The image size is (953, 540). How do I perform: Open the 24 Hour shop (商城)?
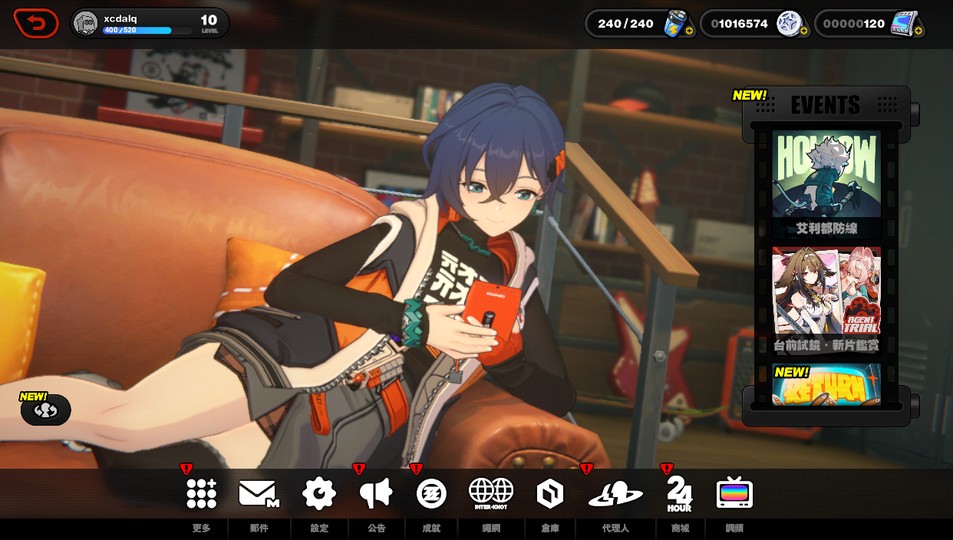pos(679,493)
